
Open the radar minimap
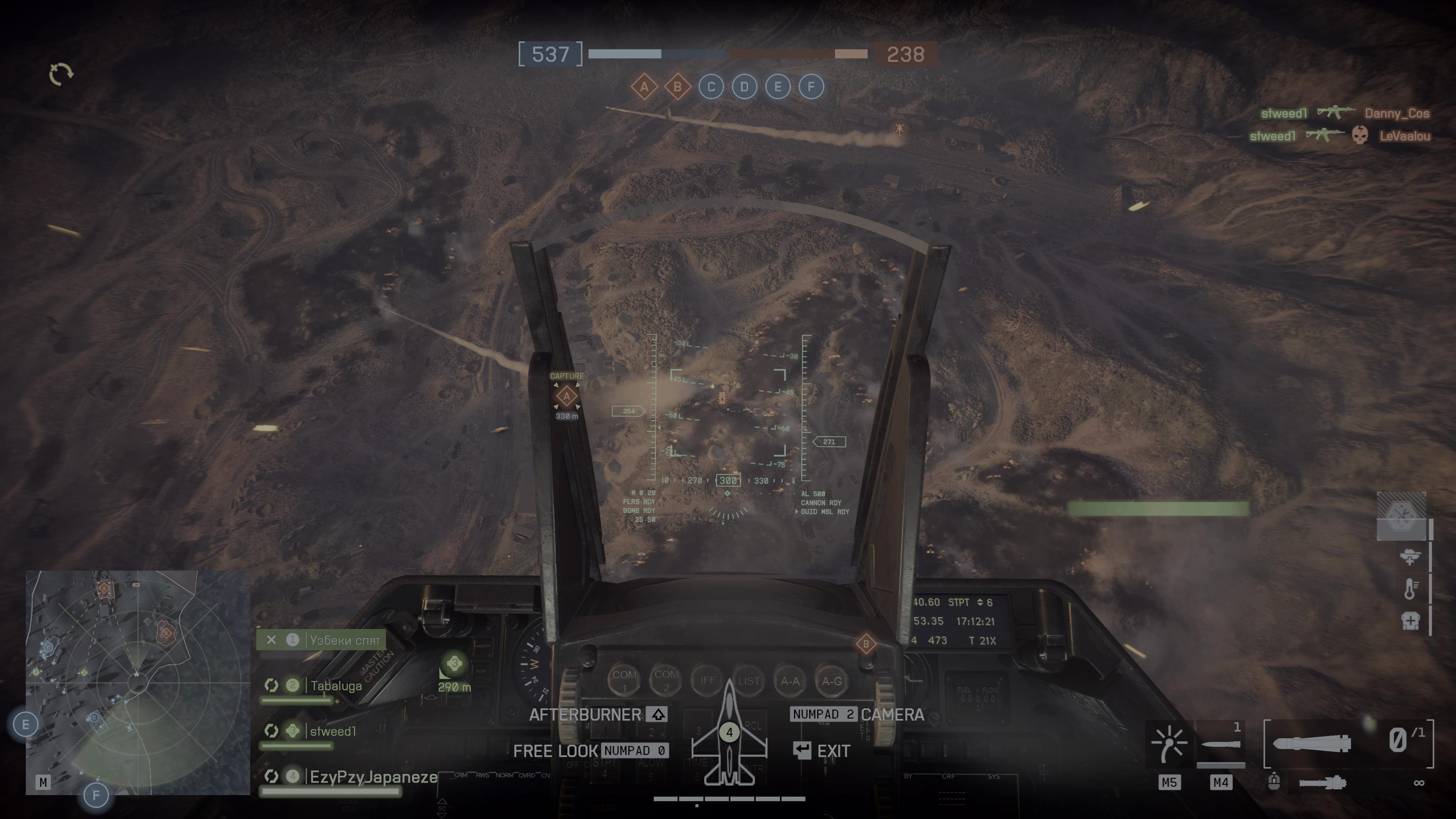[137, 682]
